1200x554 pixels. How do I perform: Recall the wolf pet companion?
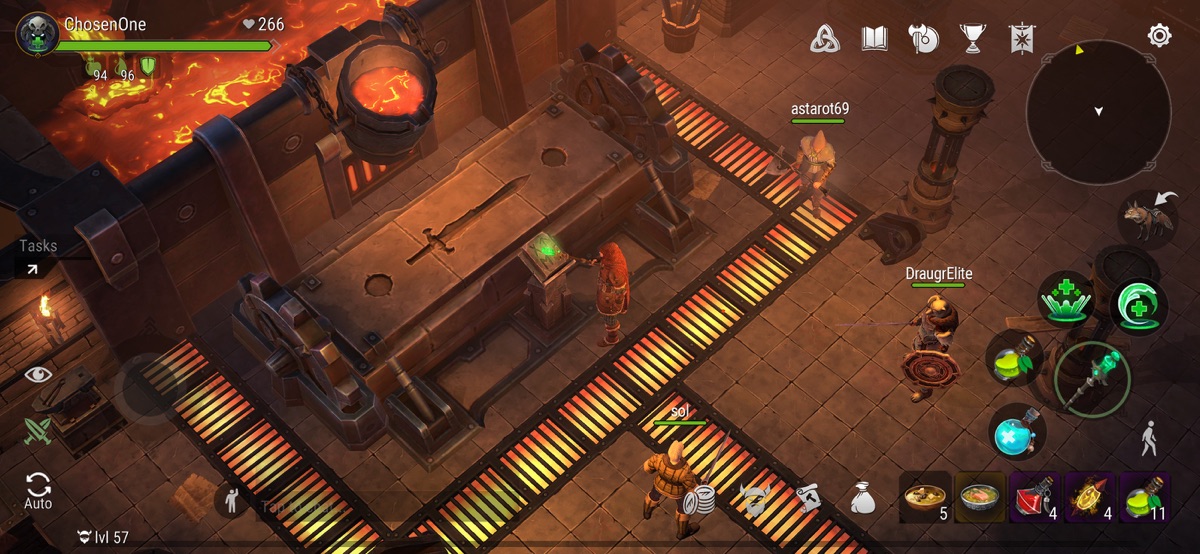(x=1146, y=219)
